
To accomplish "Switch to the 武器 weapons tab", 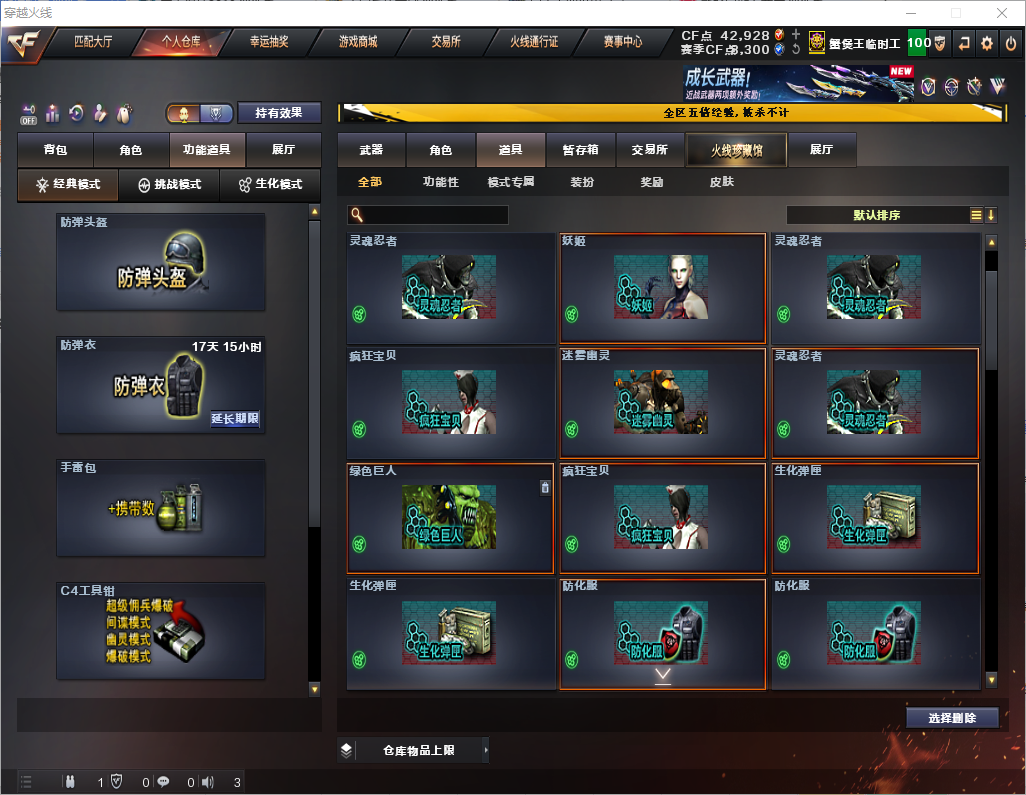I will point(371,150).
